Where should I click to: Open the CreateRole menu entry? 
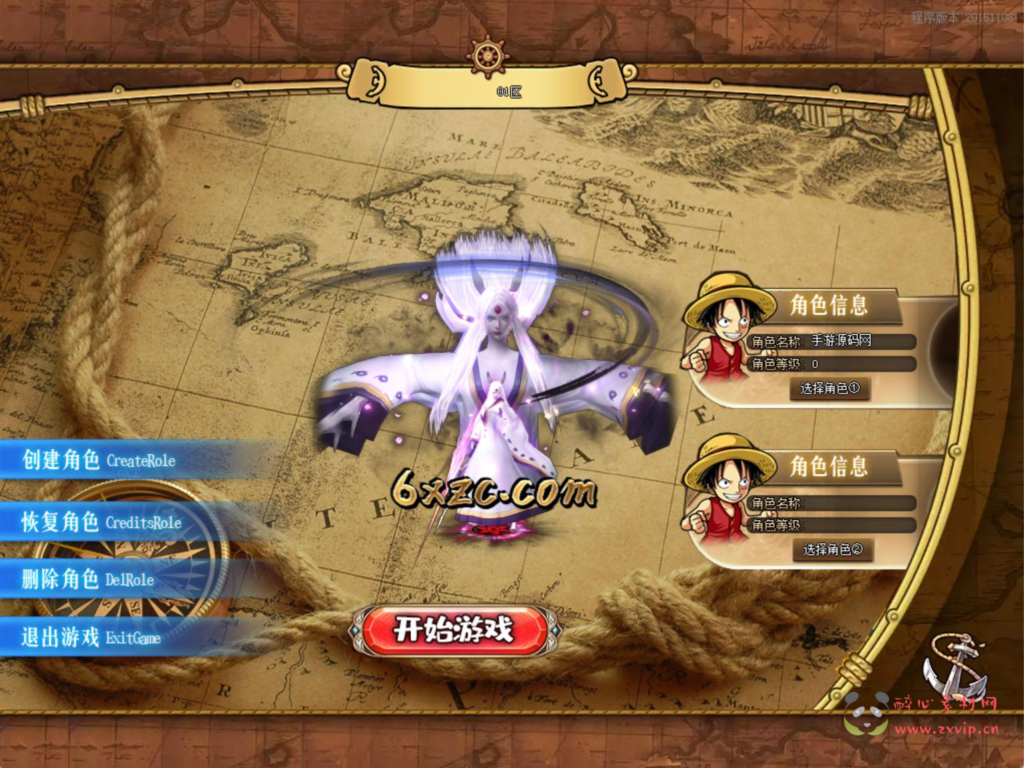tap(100, 460)
